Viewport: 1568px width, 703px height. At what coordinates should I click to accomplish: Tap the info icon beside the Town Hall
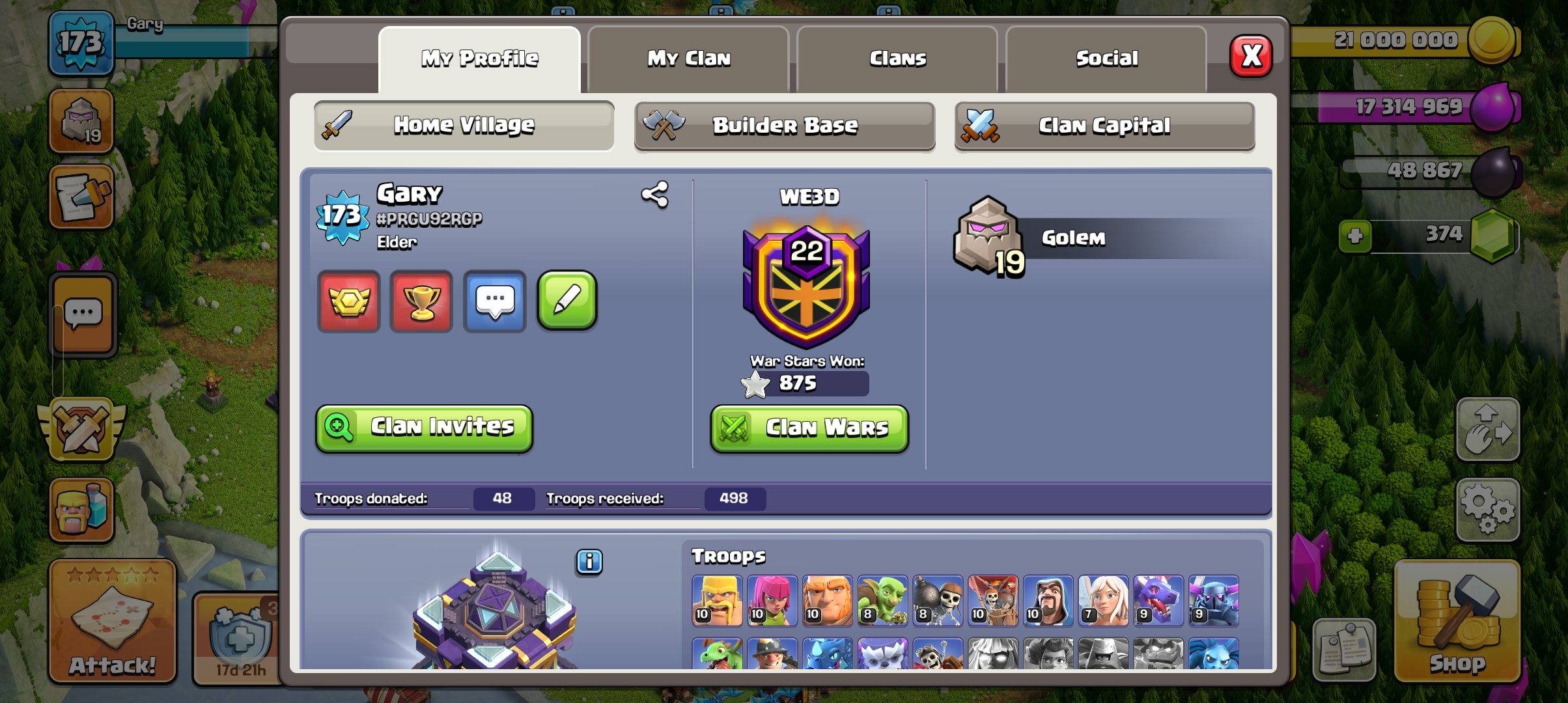click(589, 563)
